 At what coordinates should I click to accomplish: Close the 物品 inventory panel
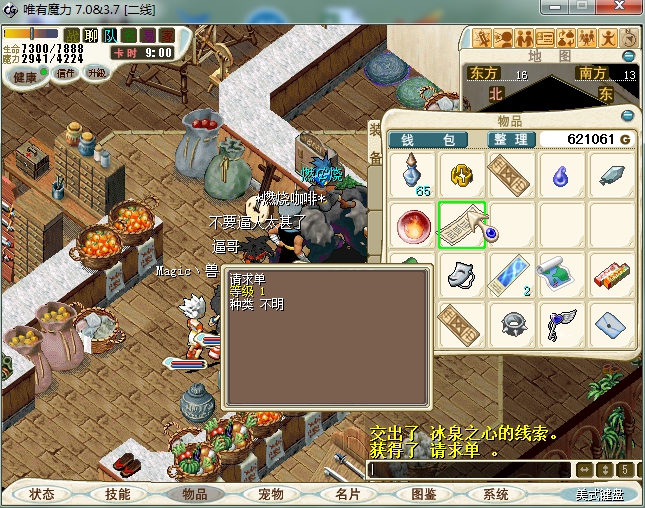tap(628, 115)
